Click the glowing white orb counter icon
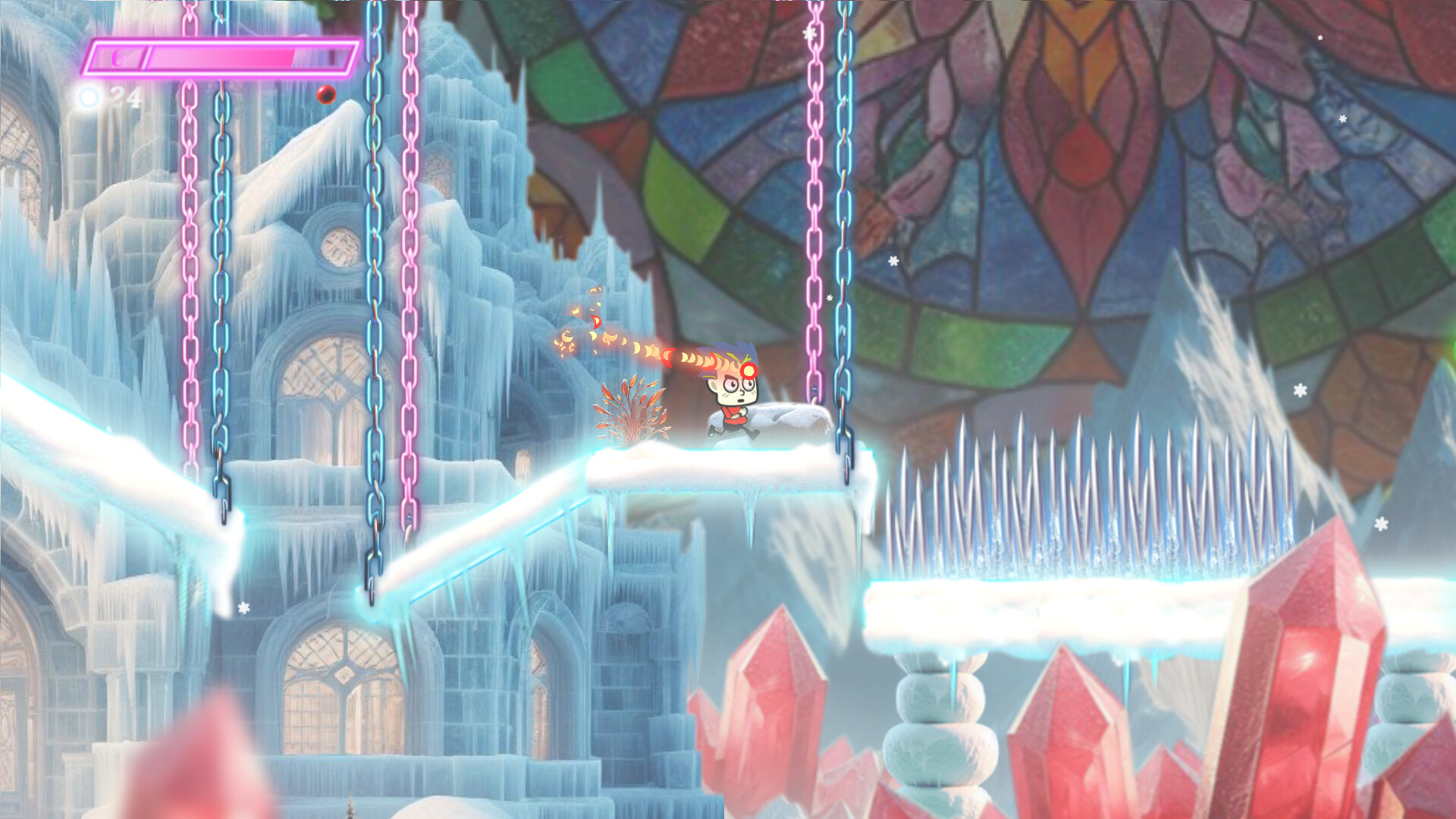1456x819 pixels. [x=89, y=99]
